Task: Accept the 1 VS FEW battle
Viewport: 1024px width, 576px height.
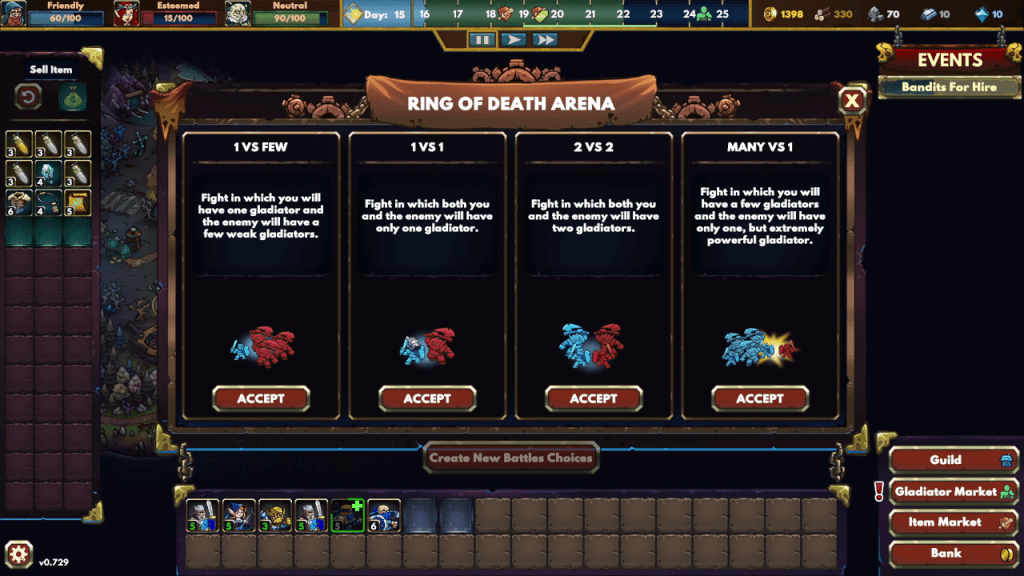Action: tap(261, 398)
